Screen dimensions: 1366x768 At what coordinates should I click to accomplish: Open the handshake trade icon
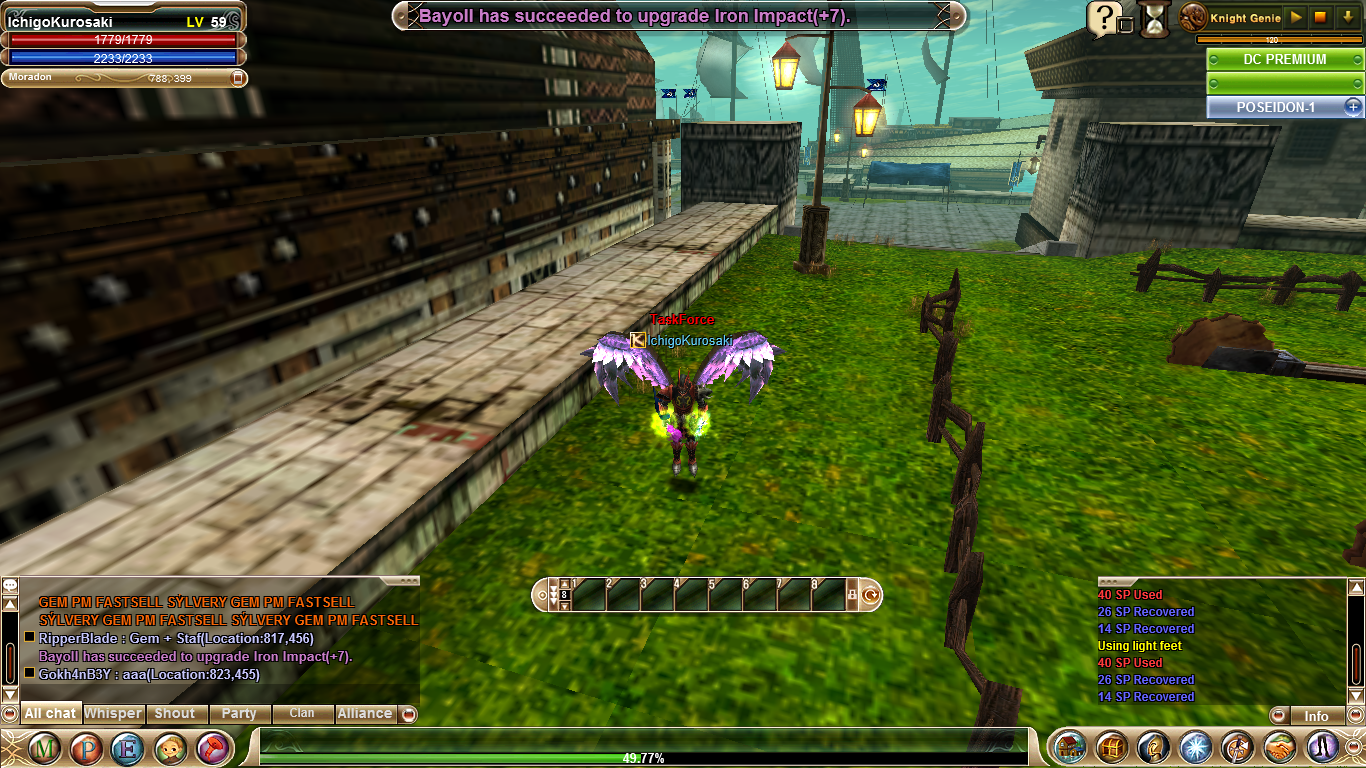click(1280, 747)
